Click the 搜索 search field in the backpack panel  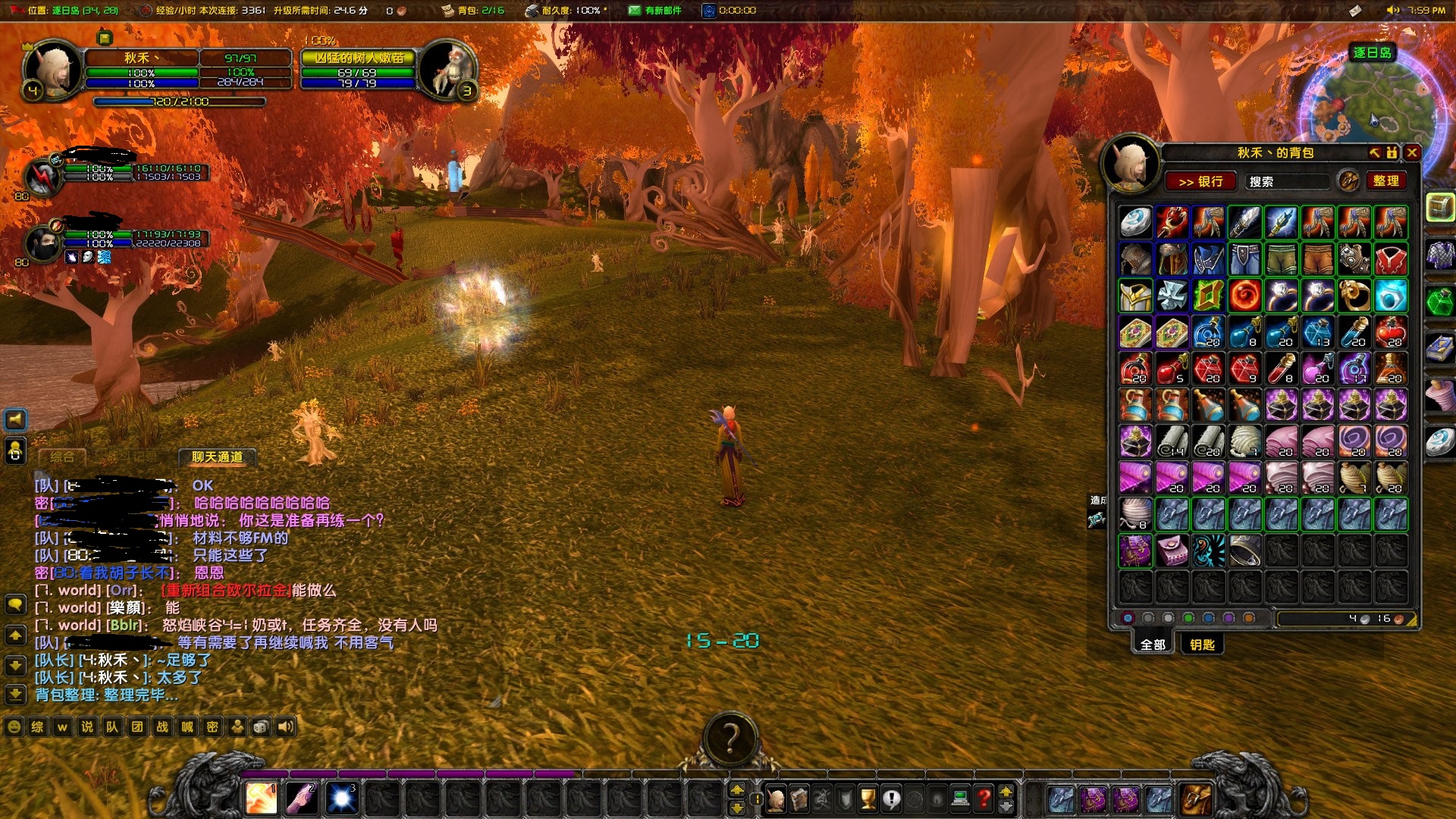pyautogui.click(x=1289, y=180)
